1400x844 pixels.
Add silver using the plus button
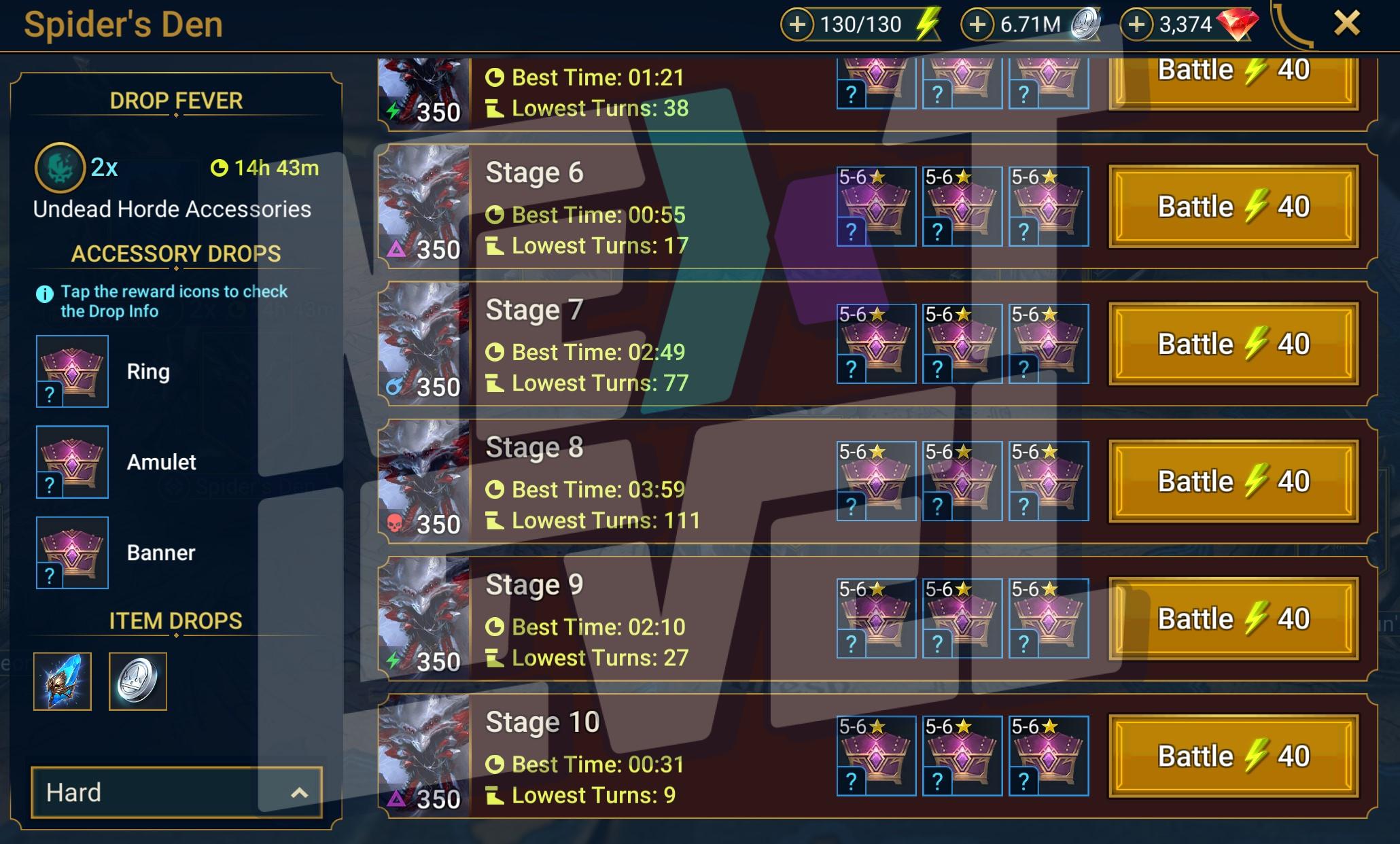977,25
